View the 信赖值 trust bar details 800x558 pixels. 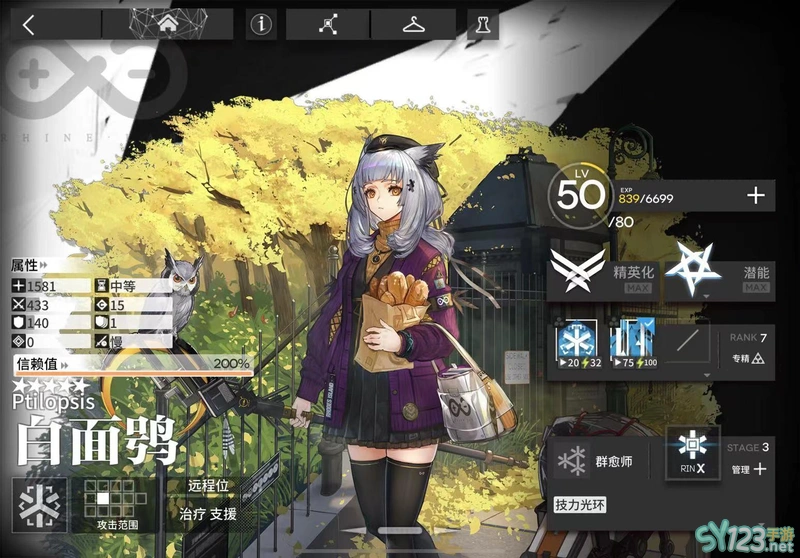click(x=130, y=363)
